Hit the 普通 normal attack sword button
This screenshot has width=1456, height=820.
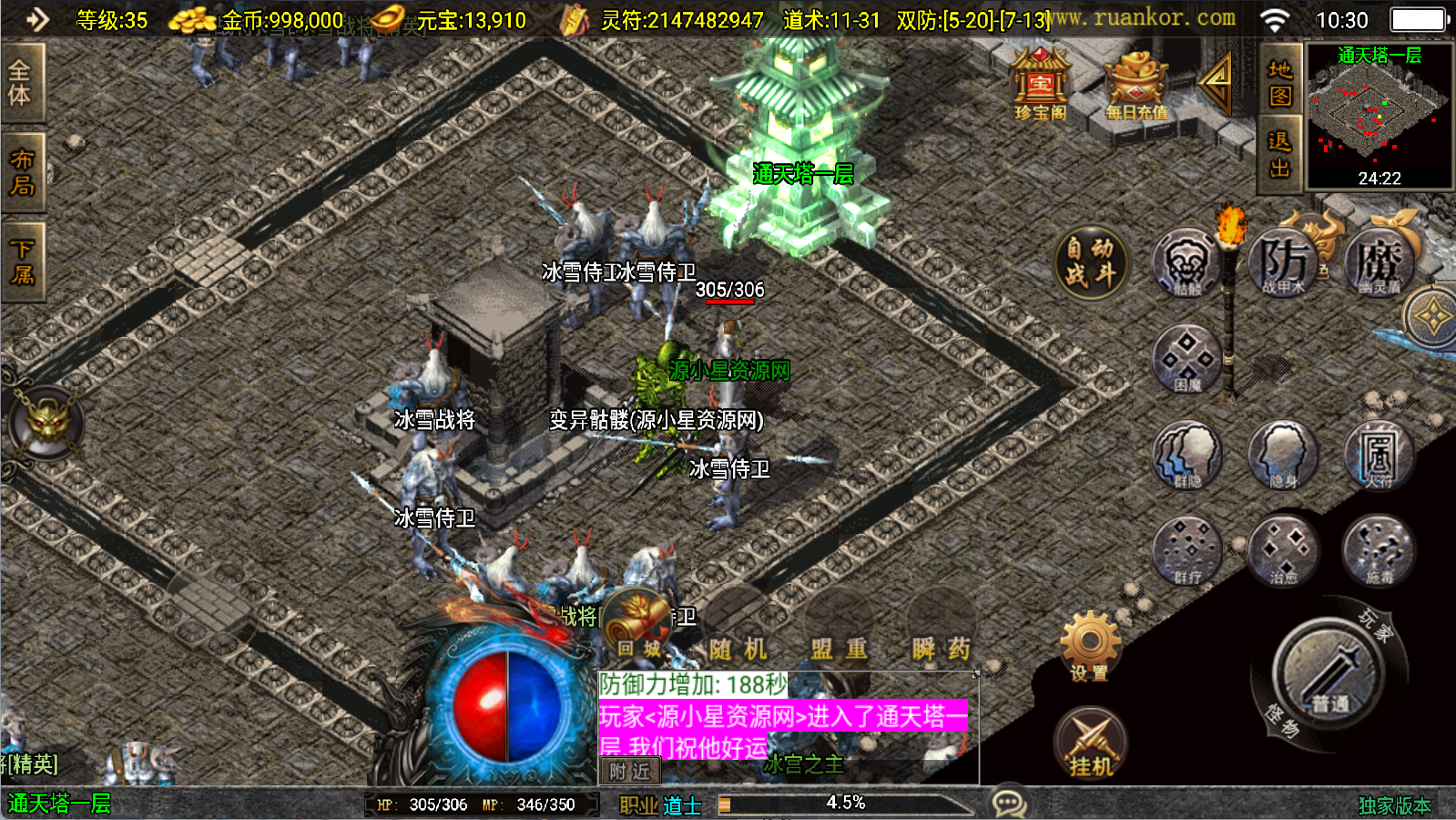[1329, 672]
